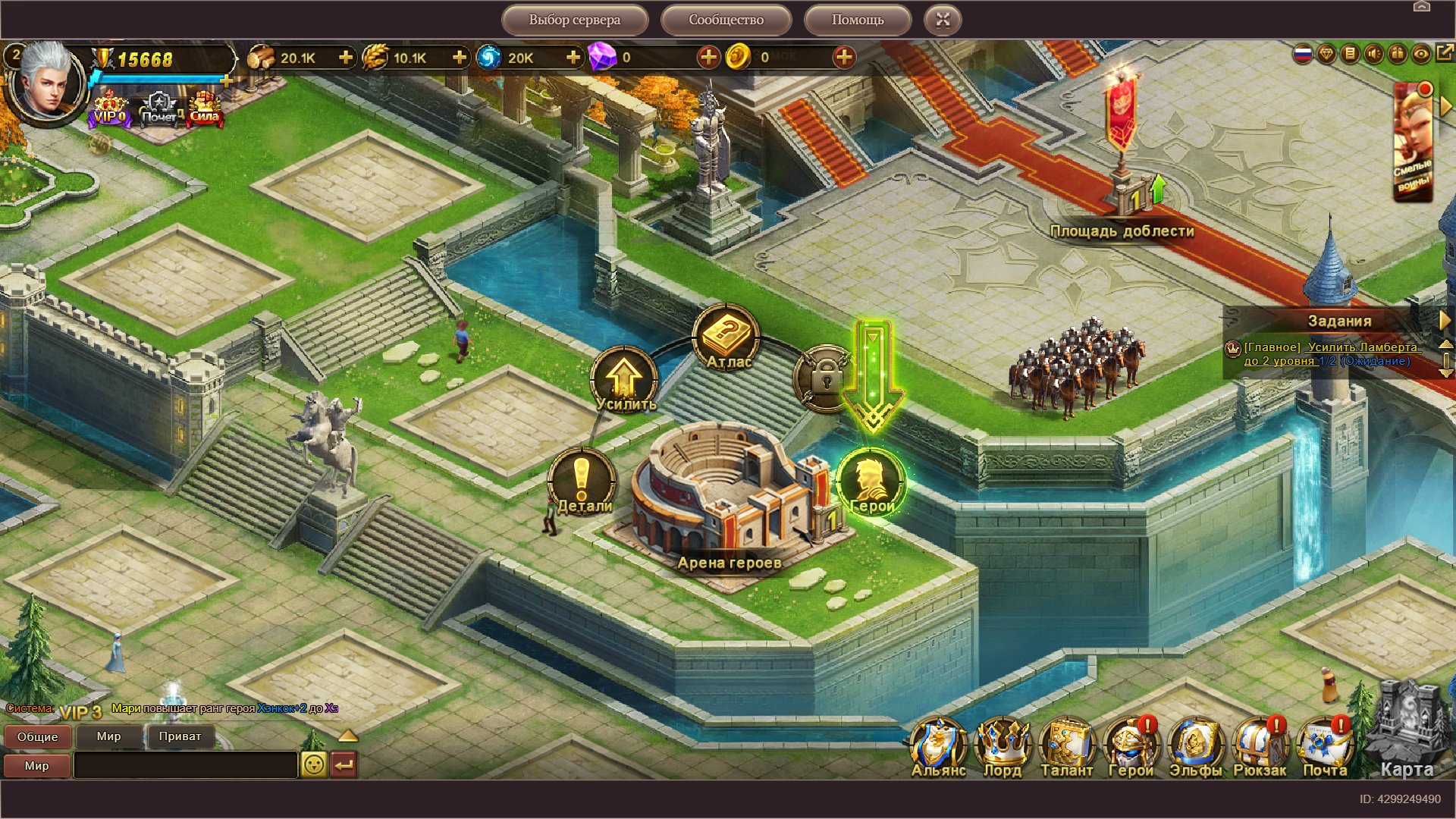
Task: Follow the Усилить Ламберта quest link
Action: pos(1332,354)
